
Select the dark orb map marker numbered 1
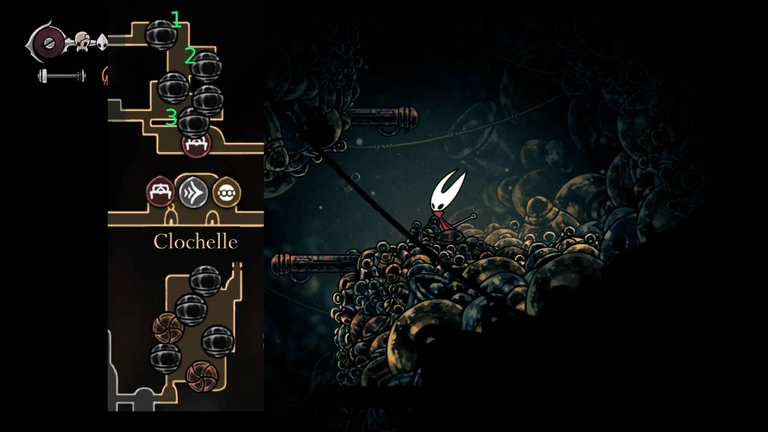161,35
